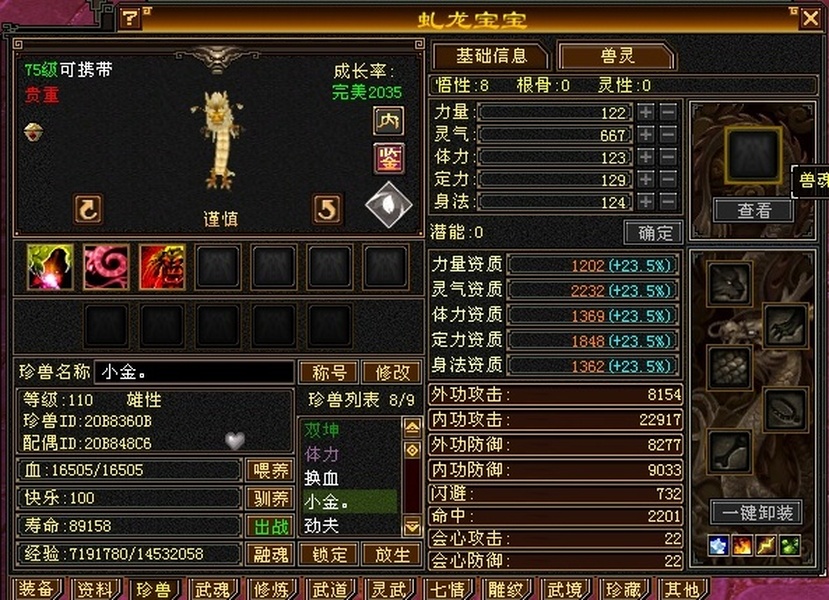Viewport: 829px width, 600px height.
Task: Click the 融魂 button
Action: point(269,554)
